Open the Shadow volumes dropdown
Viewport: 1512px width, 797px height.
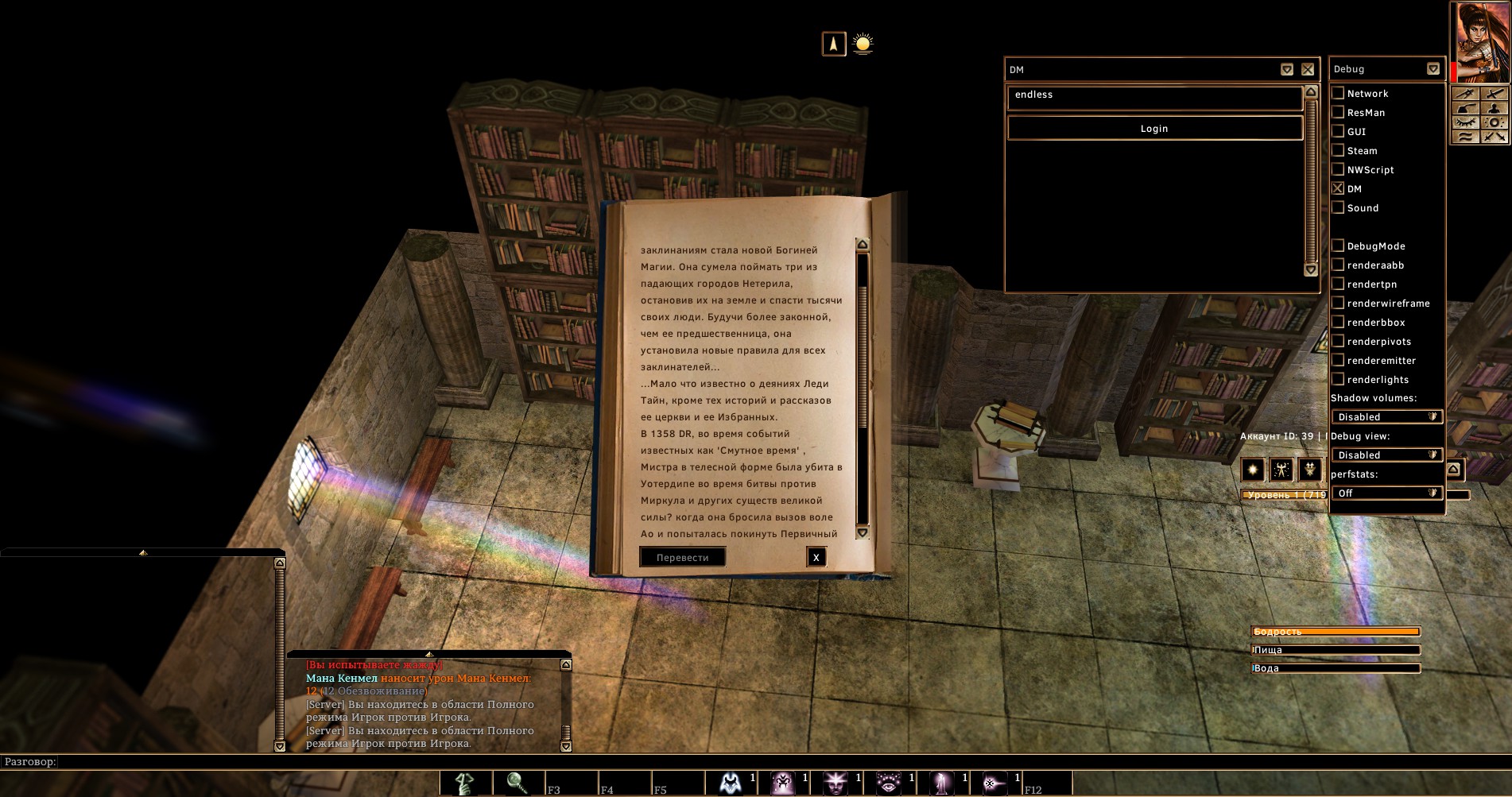[1387, 417]
